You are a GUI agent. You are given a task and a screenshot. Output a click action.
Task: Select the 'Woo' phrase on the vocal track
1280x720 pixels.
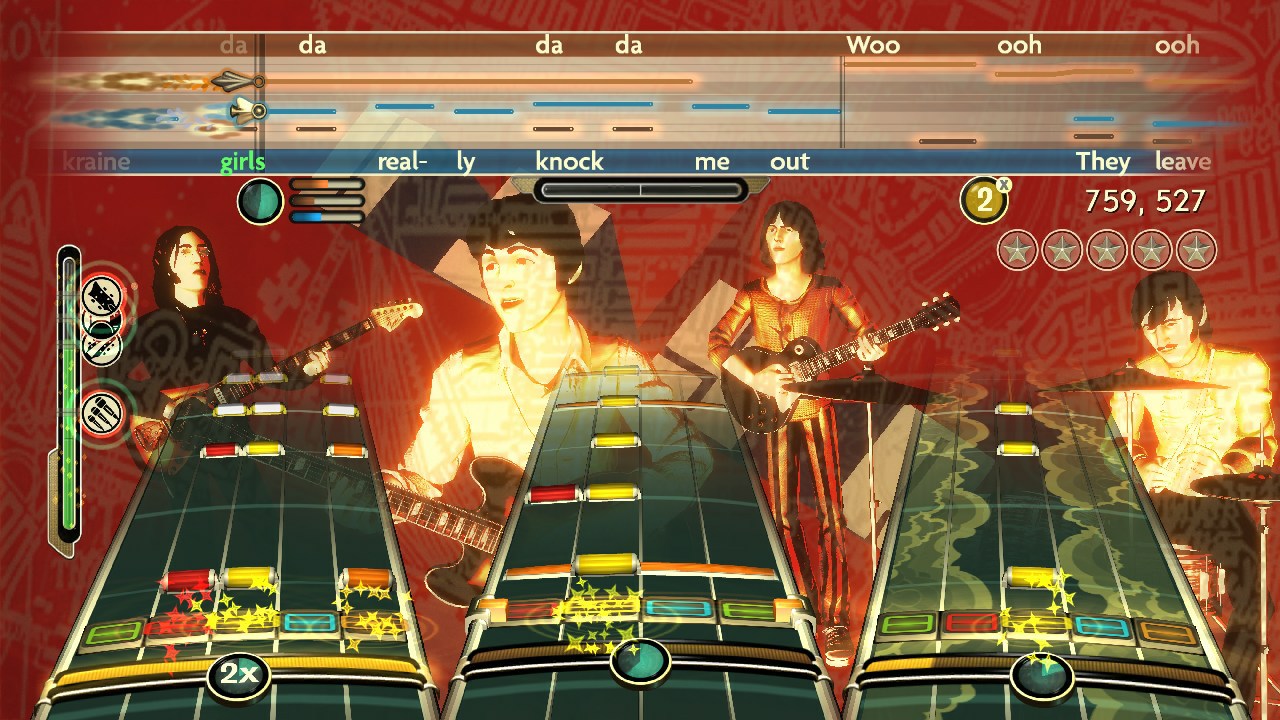coord(871,45)
